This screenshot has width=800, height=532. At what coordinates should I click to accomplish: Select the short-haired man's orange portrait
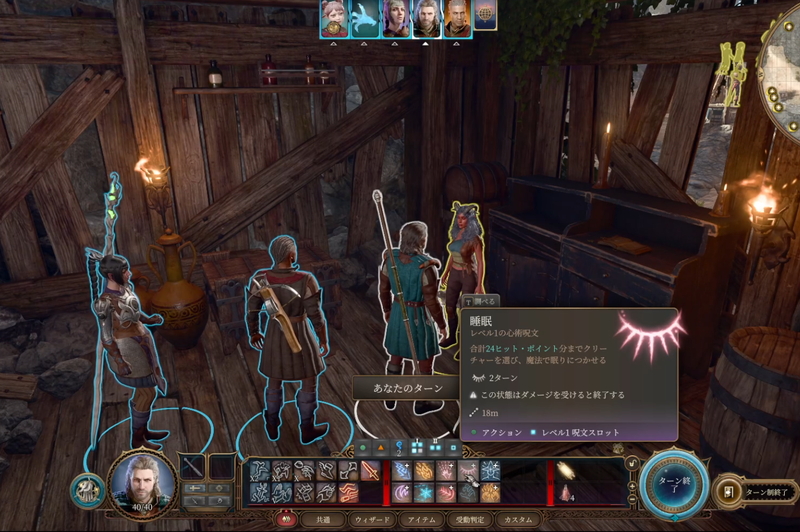(457, 18)
